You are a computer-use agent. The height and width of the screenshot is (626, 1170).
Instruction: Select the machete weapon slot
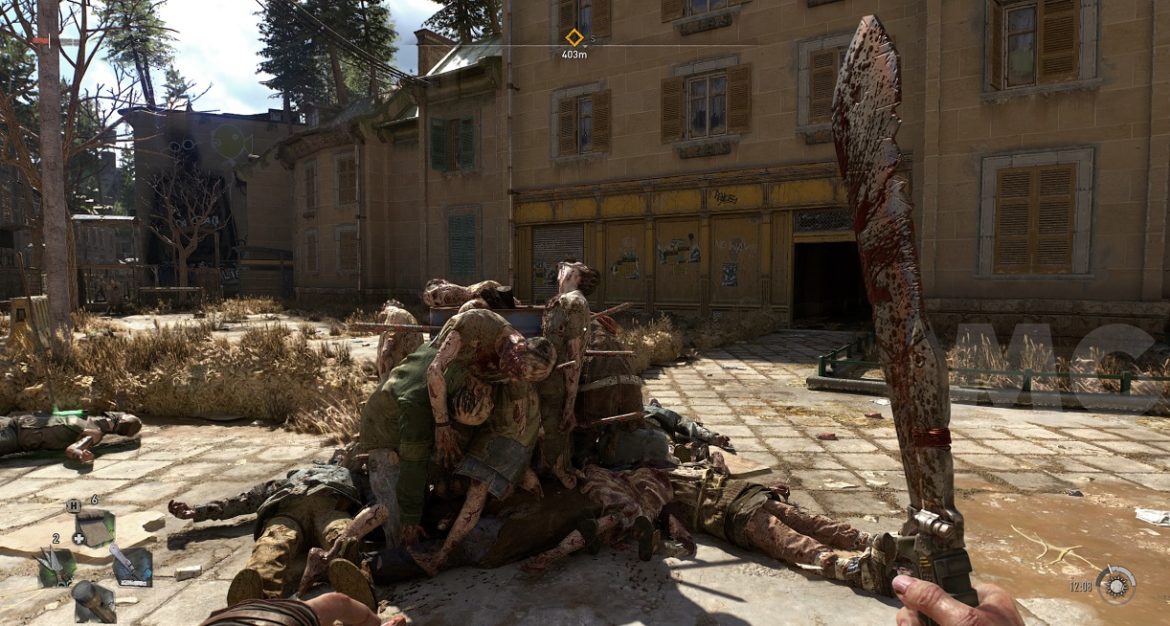(x=132, y=566)
